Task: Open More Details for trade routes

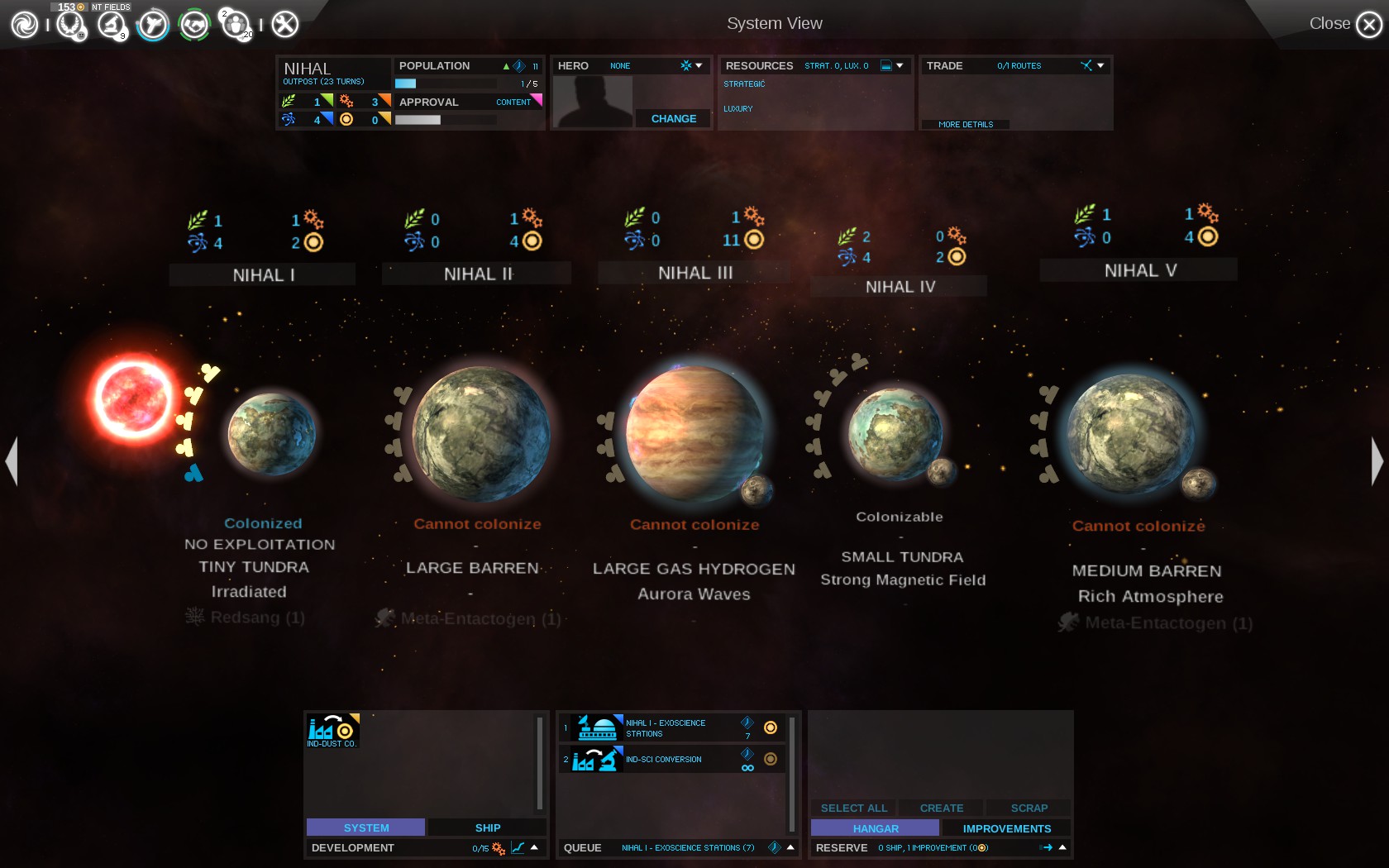Action: click(x=965, y=124)
